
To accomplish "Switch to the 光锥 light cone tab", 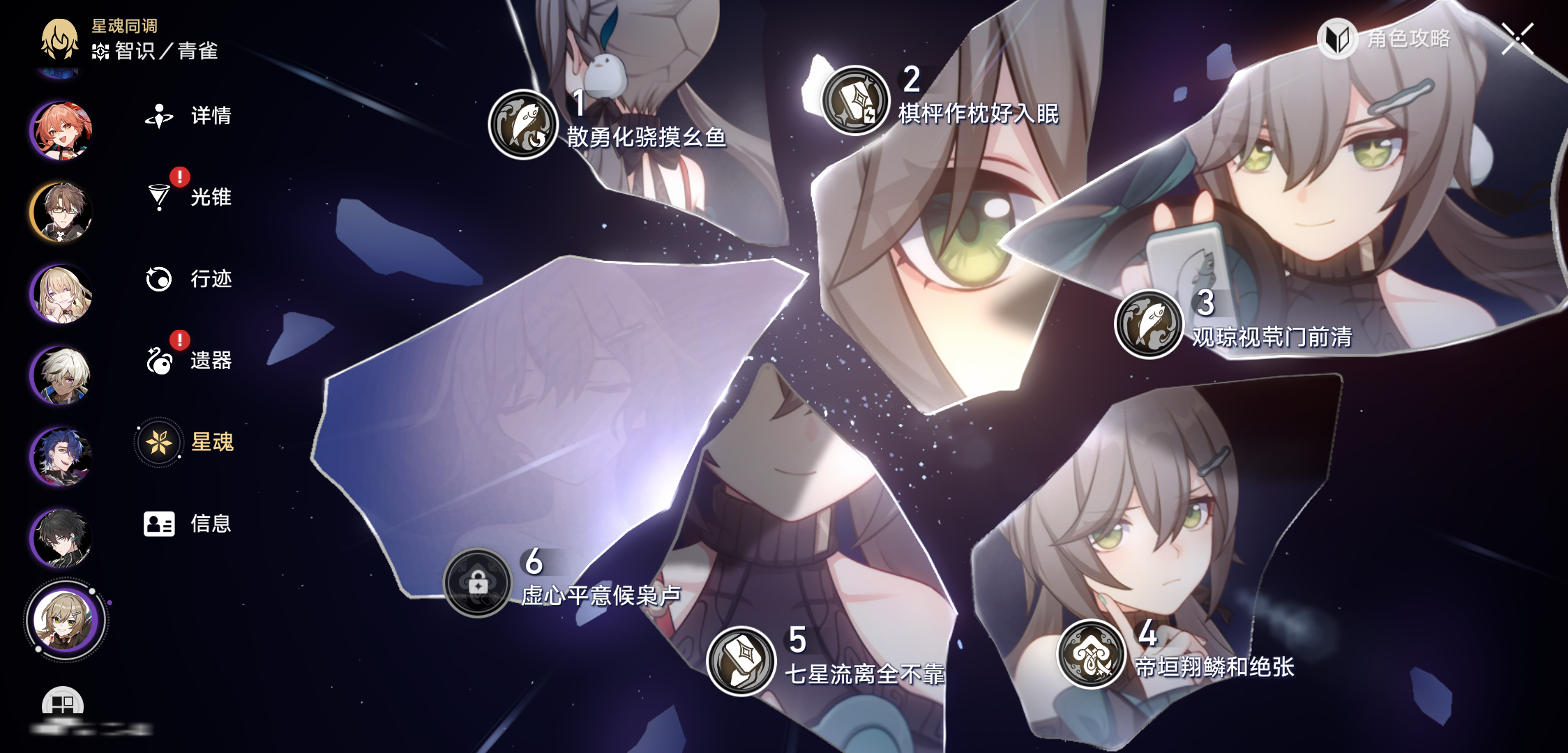I will [x=188, y=197].
